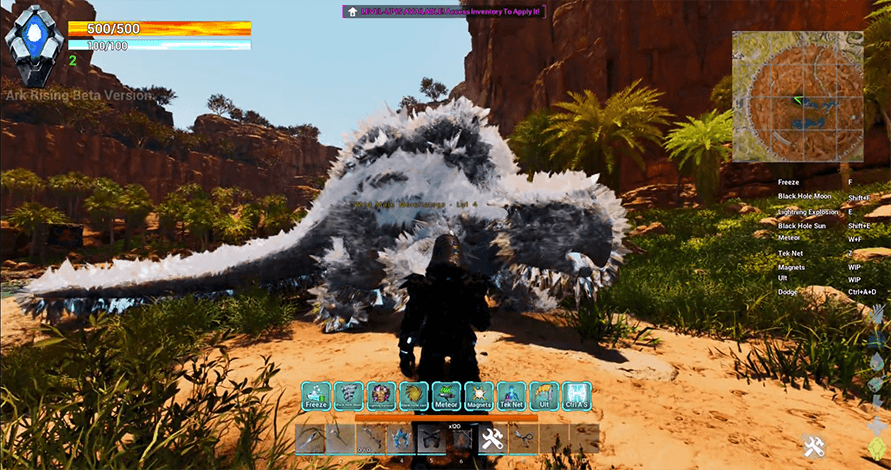This screenshot has height=470, width=891.
Task: Activate the Ult ability icon
Action: point(544,397)
